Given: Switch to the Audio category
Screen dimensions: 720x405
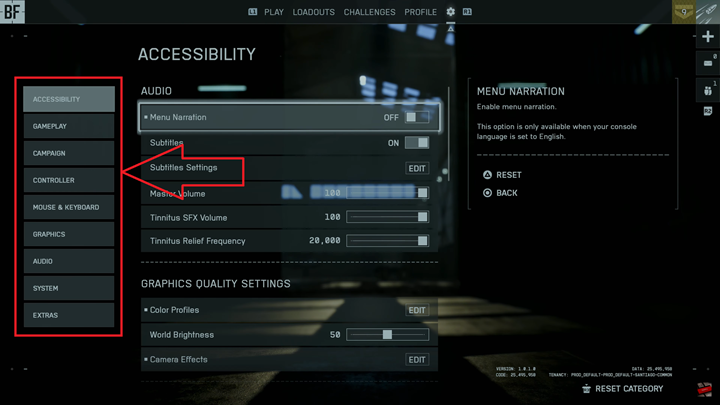Looking at the screenshot, I should (x=69, y=262).
